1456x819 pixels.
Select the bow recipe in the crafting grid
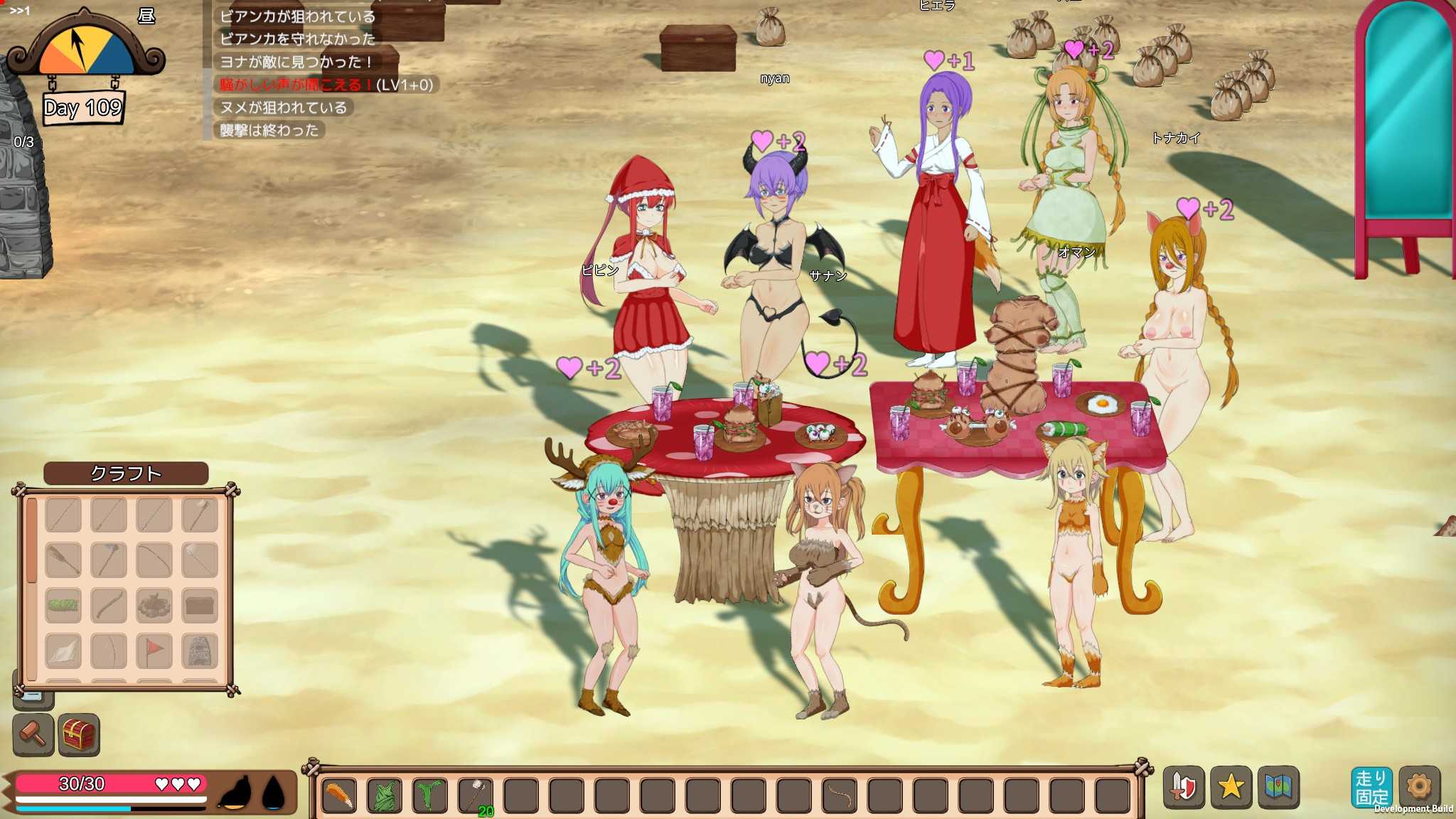pos(154,560)
